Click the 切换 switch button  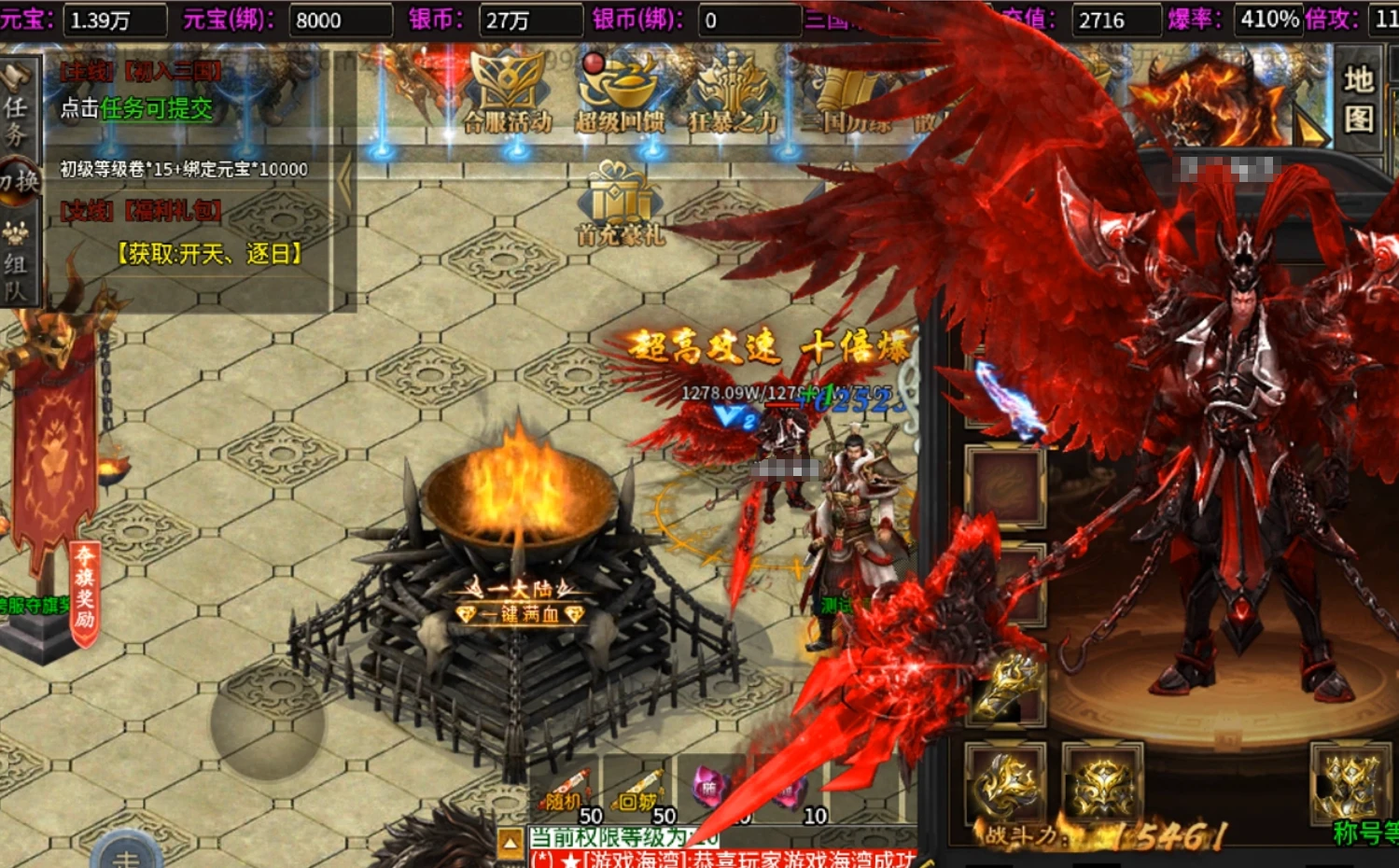19,181
